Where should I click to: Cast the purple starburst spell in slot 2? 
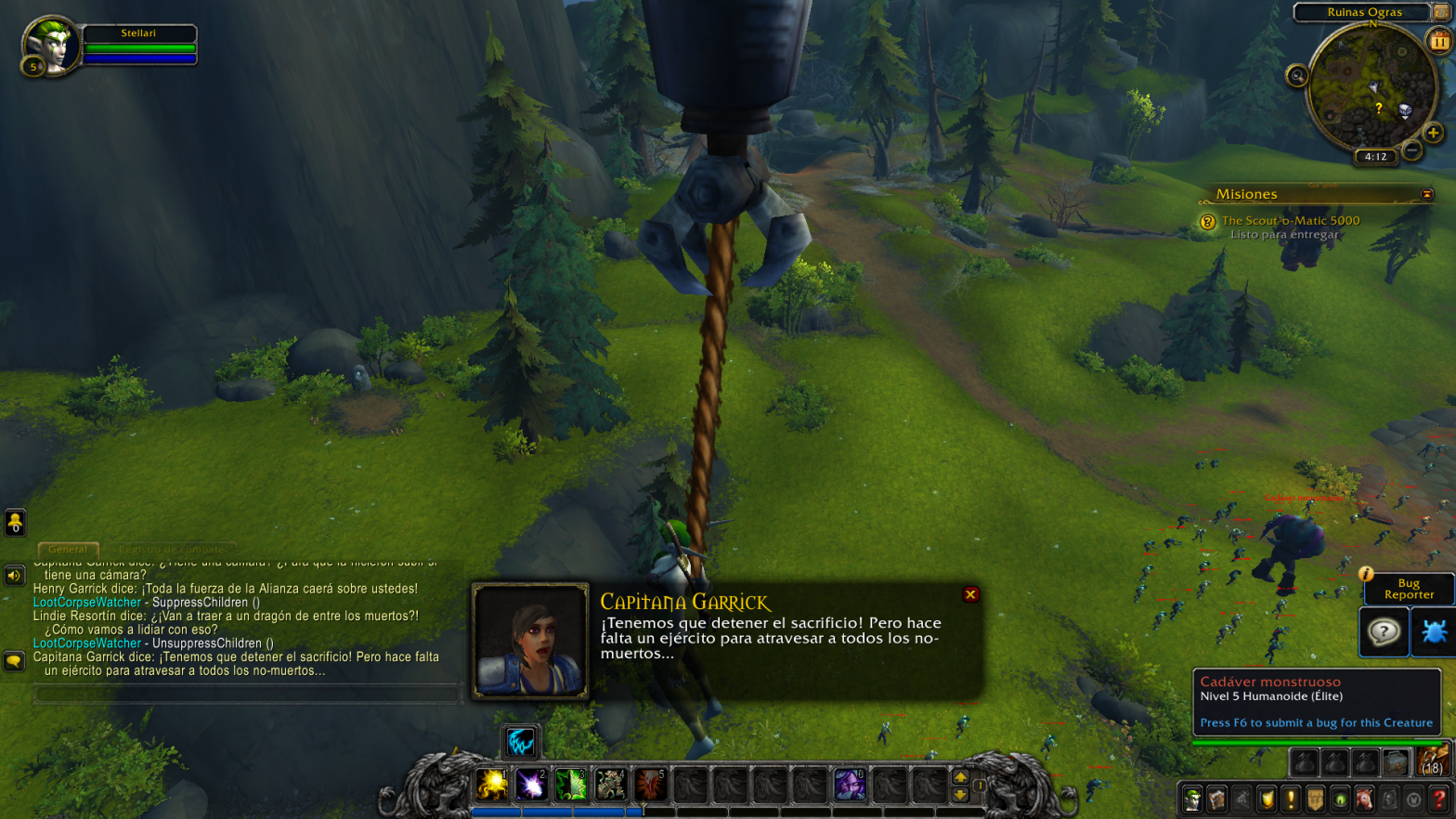point(531,786)
